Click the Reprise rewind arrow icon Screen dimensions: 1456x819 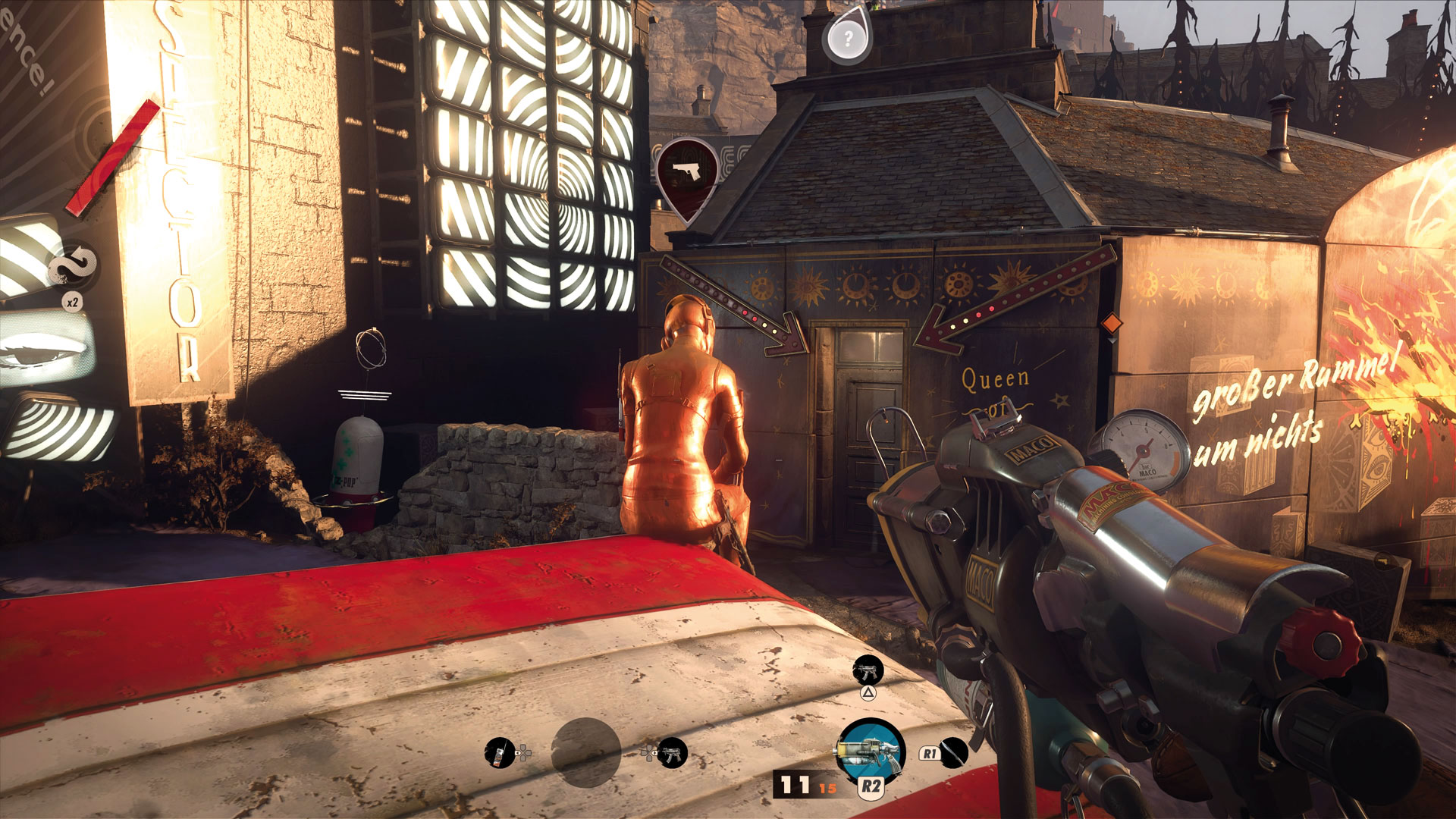(74, 265)
